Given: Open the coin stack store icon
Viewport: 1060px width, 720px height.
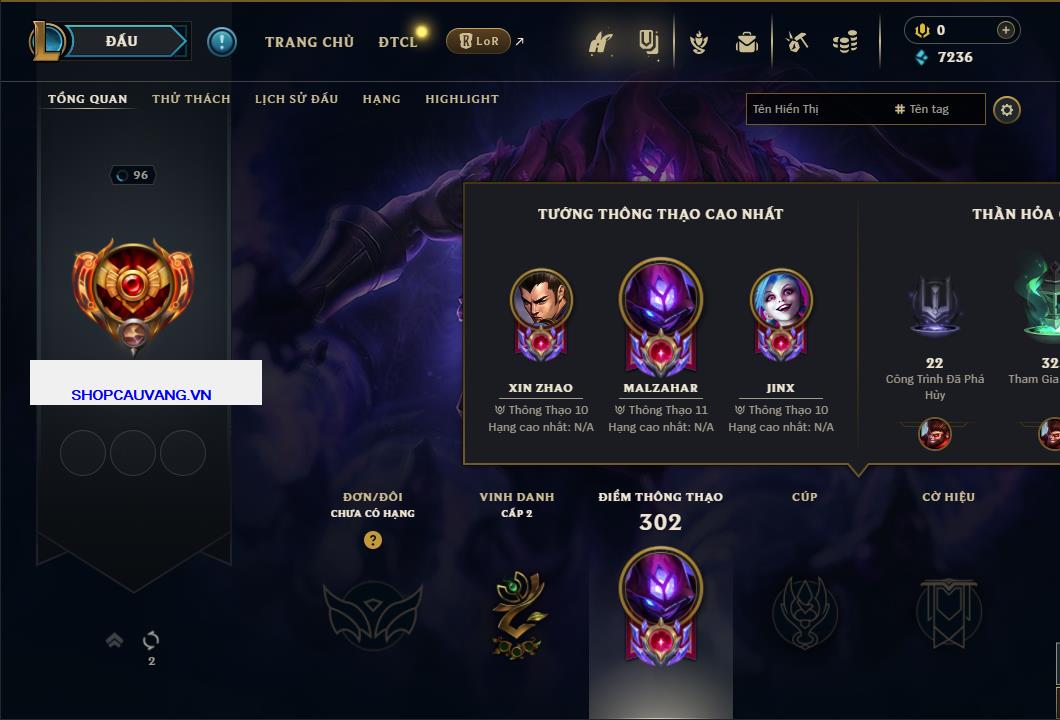Looking at the screenshot, I should pos(845,42).
